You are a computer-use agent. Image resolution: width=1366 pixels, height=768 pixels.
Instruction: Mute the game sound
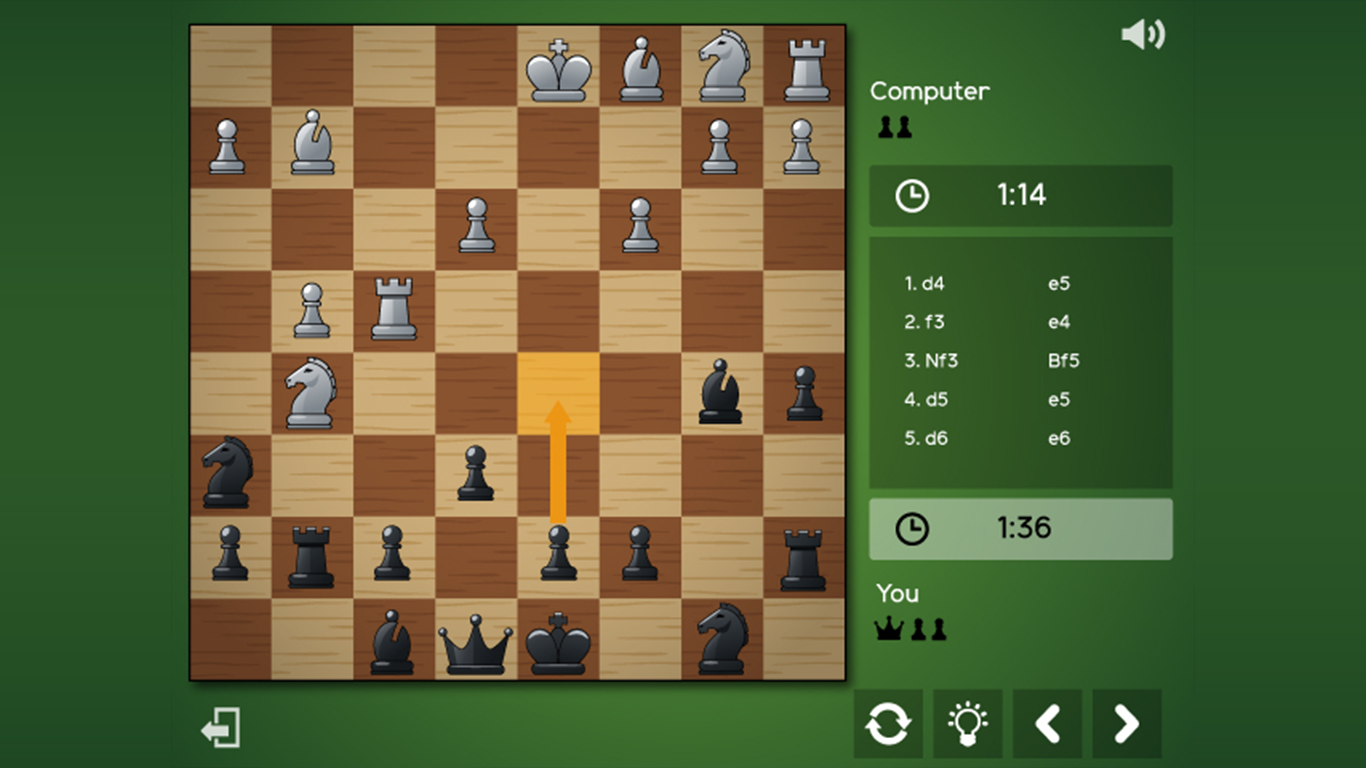click(1143, 33)
